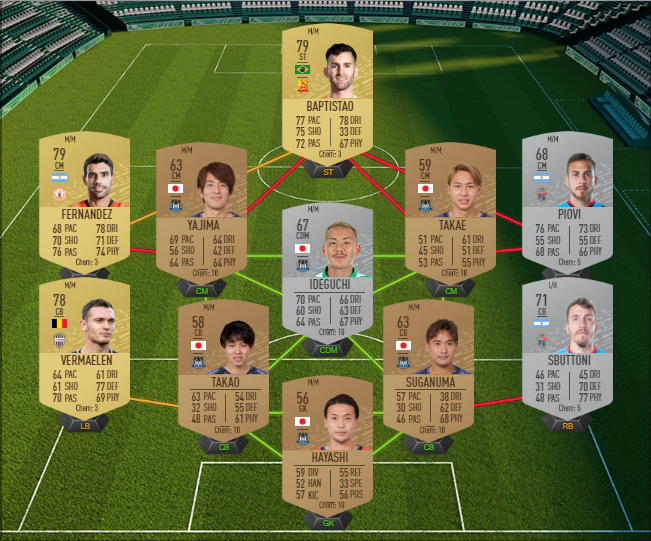The width and height of the screenshot is (651, 541).
Task: Select the Baptistao striker card
Action: [x=327, y=95]
